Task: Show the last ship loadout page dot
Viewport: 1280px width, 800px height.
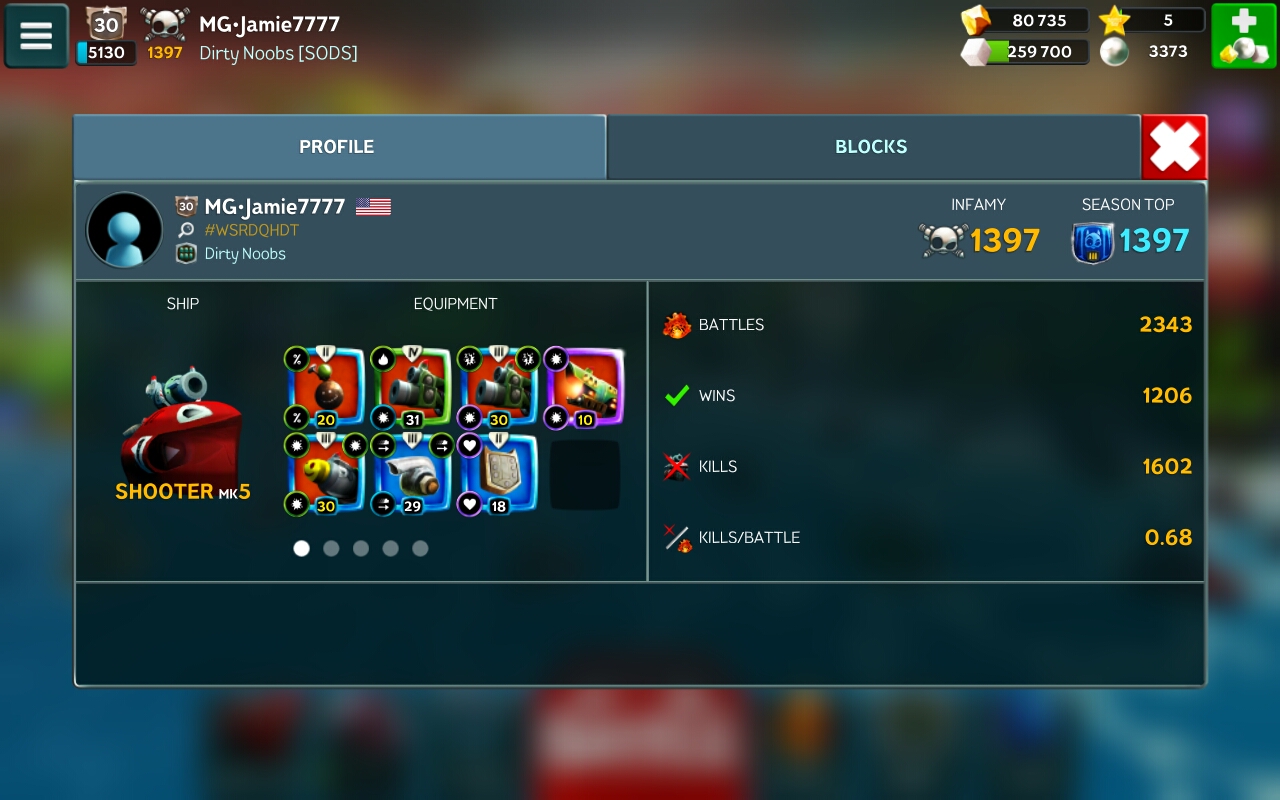Action: click(420, 548)
